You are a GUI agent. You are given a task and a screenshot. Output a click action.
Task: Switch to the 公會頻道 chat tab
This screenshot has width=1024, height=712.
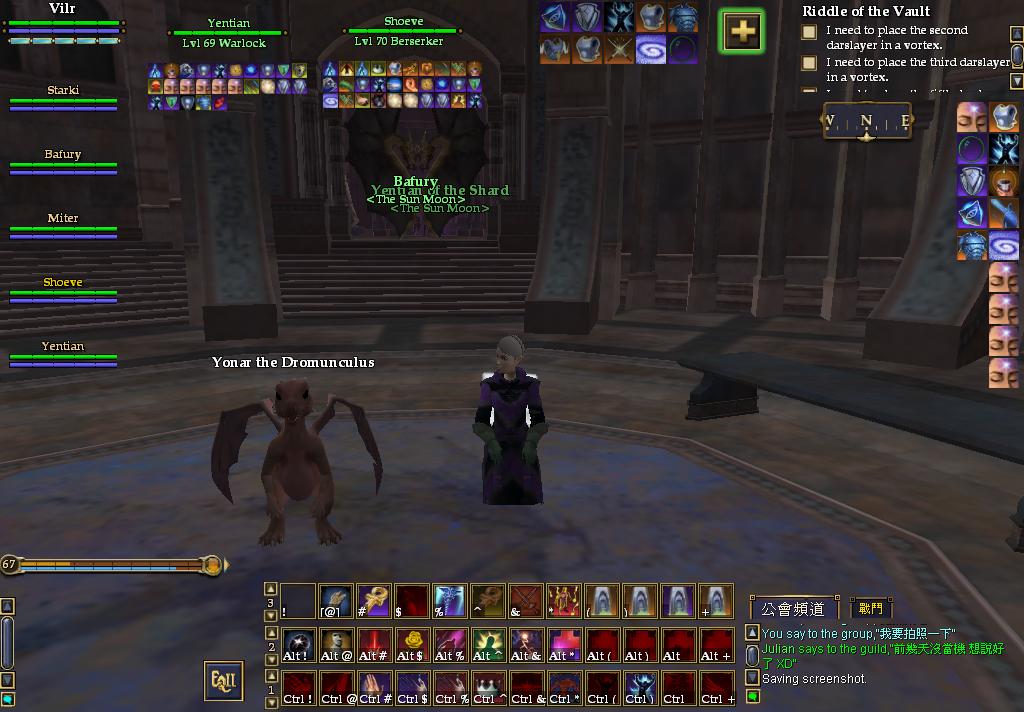point(793,608)
